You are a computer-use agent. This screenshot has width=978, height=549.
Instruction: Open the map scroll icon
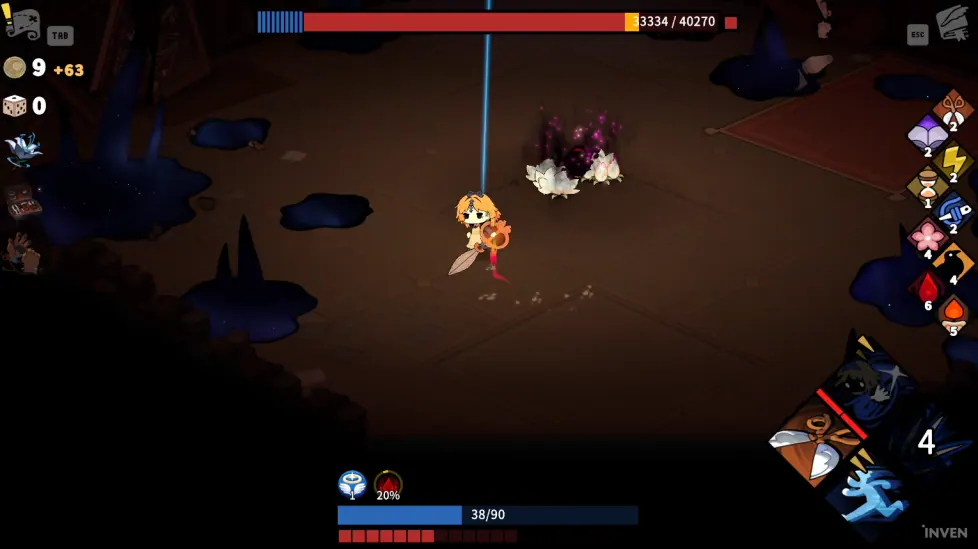click(22, 22)
